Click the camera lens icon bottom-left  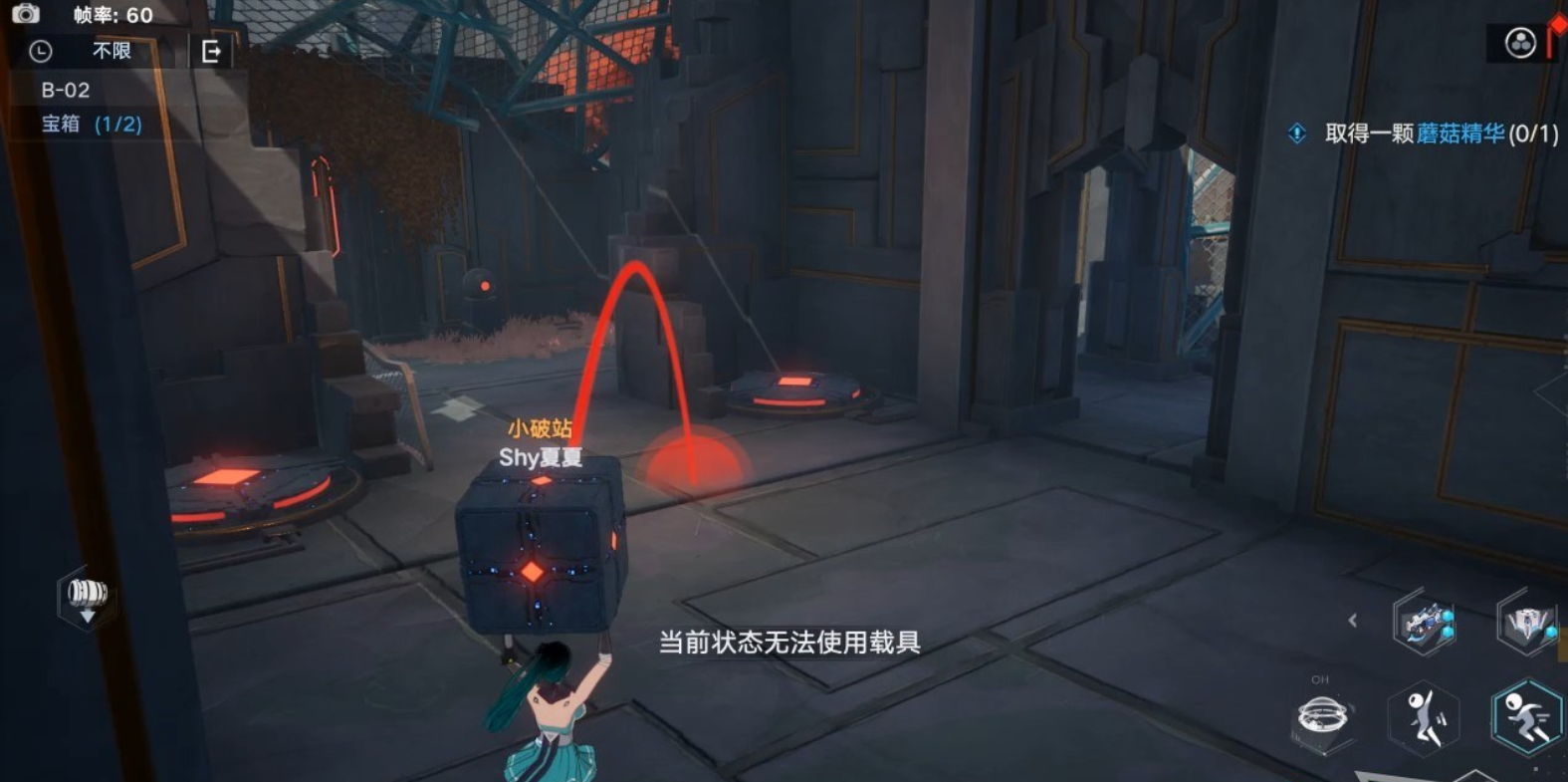(88, 593)
